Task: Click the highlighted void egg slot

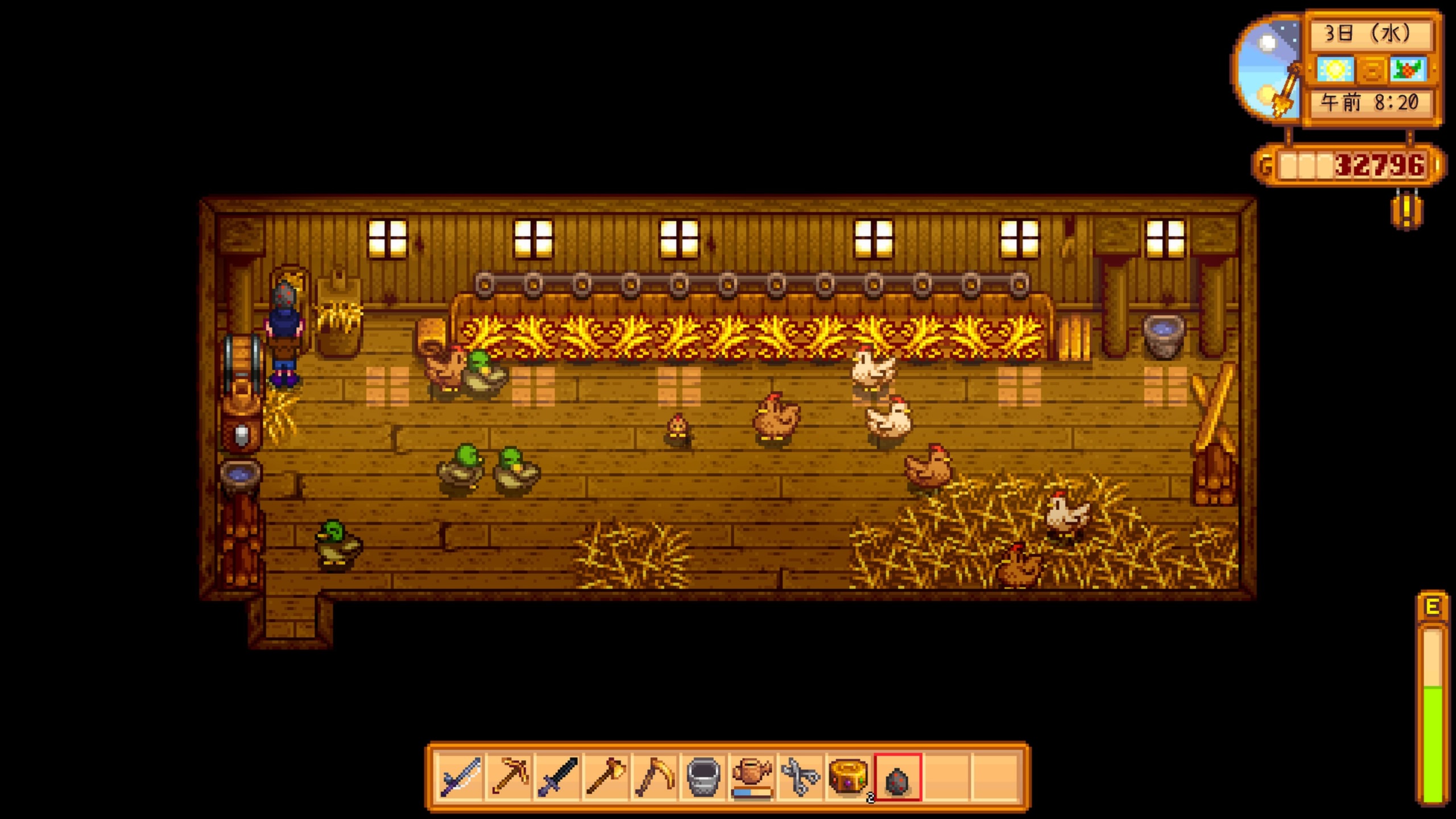Action: tap(897, 776)
